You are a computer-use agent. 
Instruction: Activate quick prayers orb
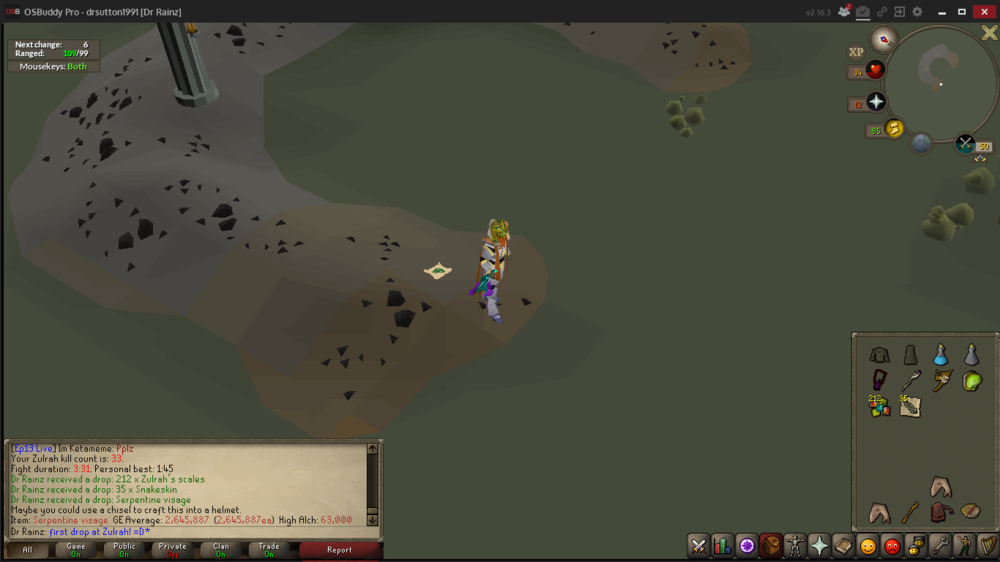pos(876,103)
